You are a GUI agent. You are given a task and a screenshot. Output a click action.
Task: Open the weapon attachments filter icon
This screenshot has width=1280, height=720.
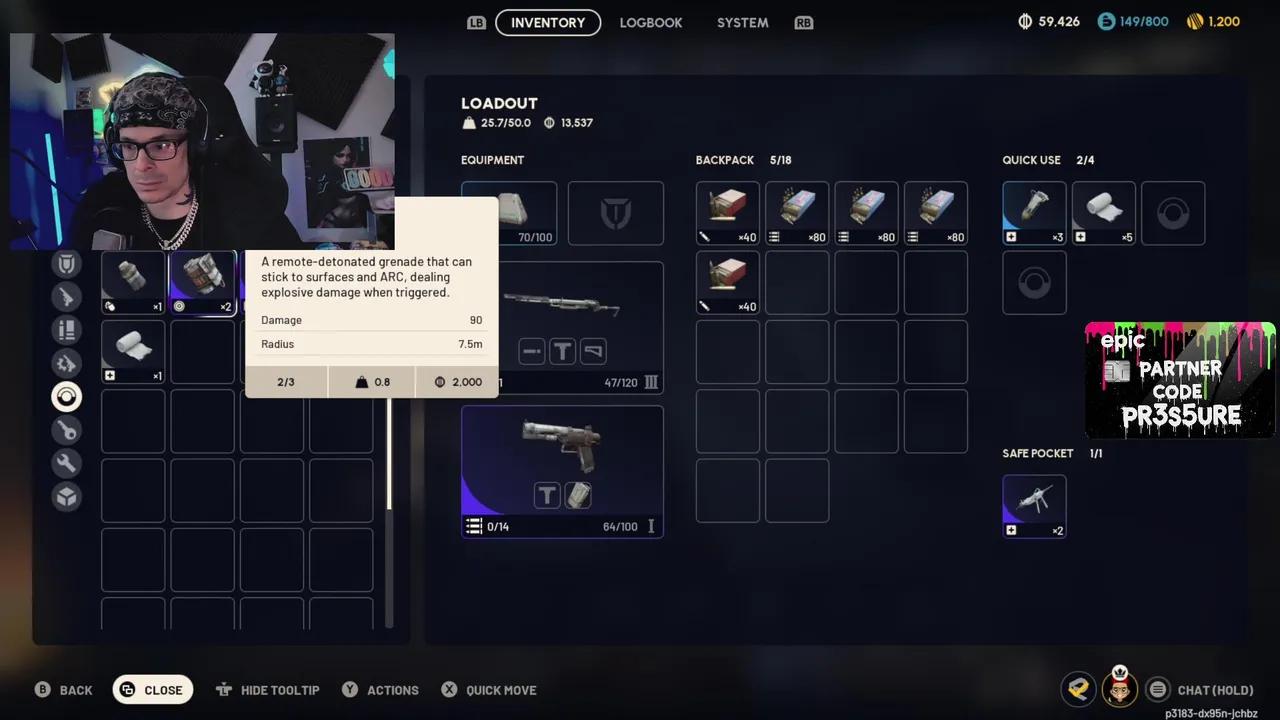coord(66,363)
